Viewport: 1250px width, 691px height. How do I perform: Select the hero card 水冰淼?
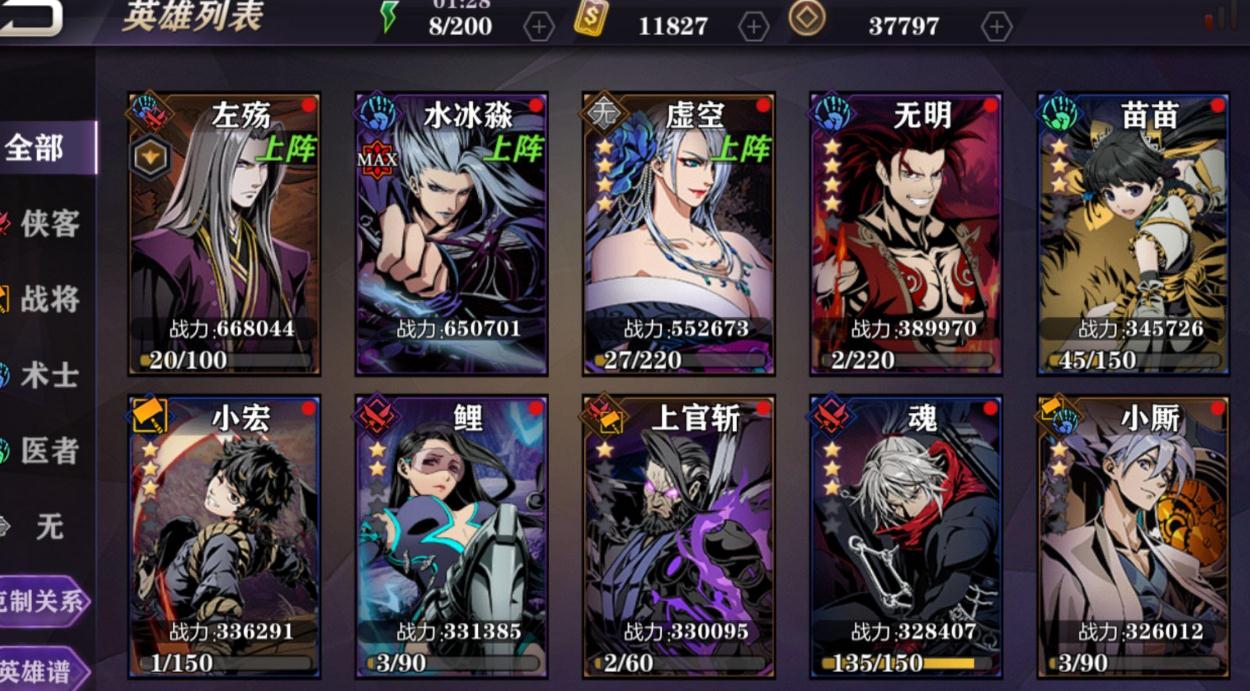pyautogui.click(x=451, y=235)
